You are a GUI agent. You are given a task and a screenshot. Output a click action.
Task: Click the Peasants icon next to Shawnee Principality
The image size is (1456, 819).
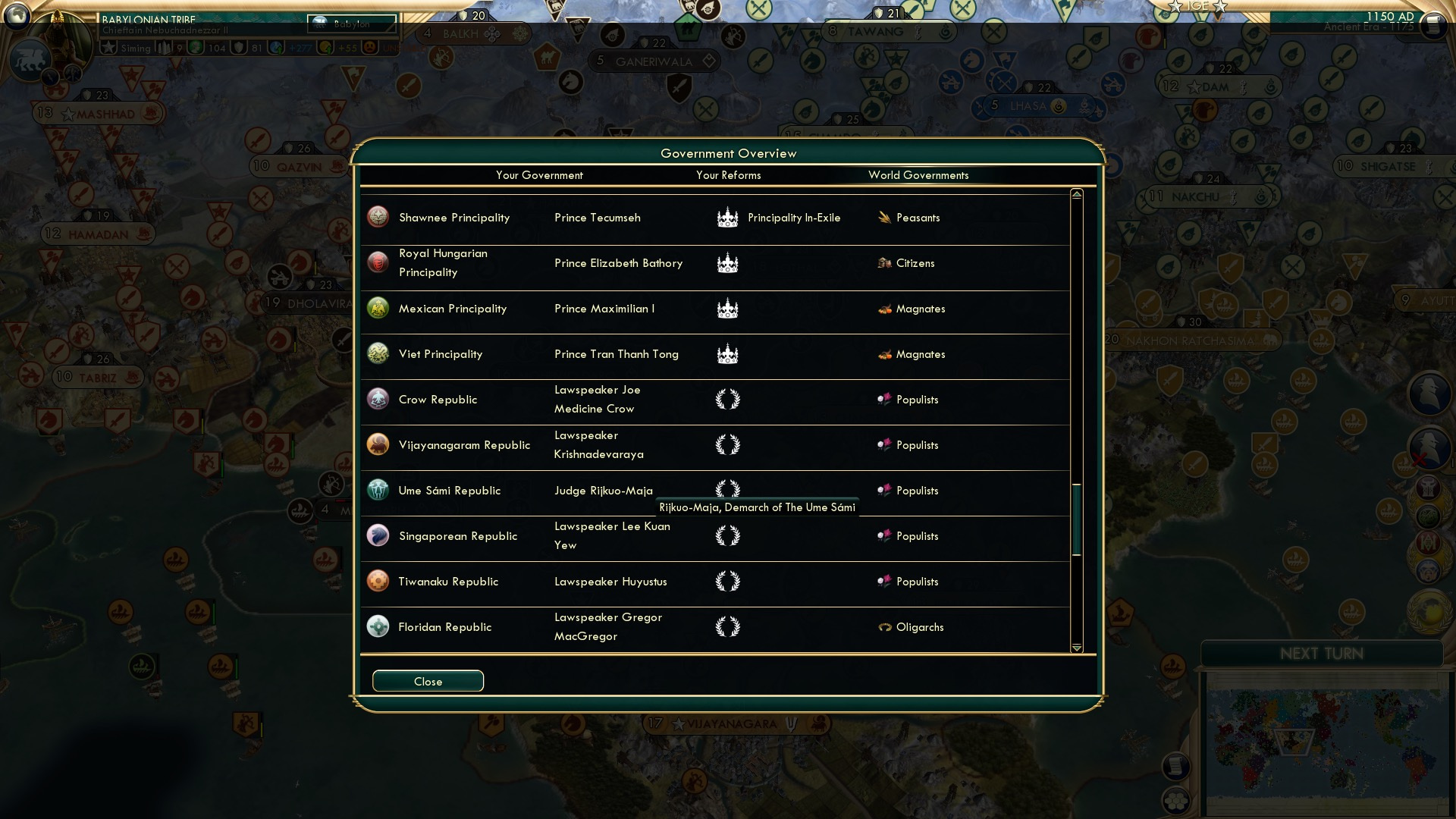click(884, 218)
